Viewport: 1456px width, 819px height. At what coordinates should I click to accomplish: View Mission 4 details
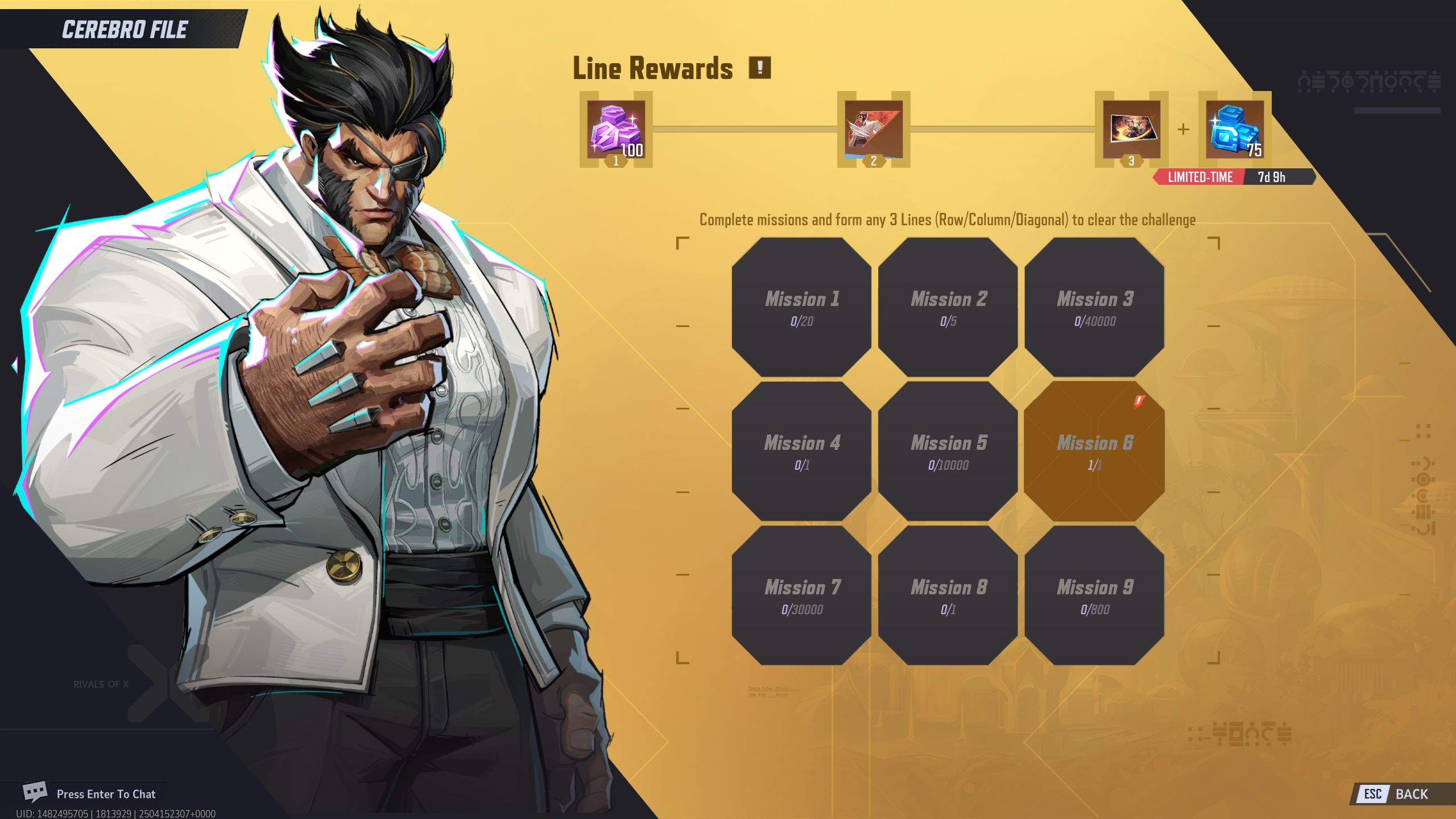click(x=801, y=451)
